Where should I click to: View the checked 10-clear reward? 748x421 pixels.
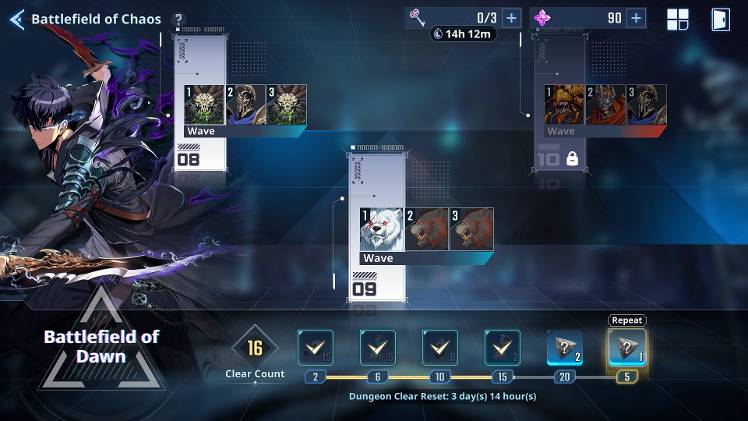pyautogui.click(x=440, y=348)
